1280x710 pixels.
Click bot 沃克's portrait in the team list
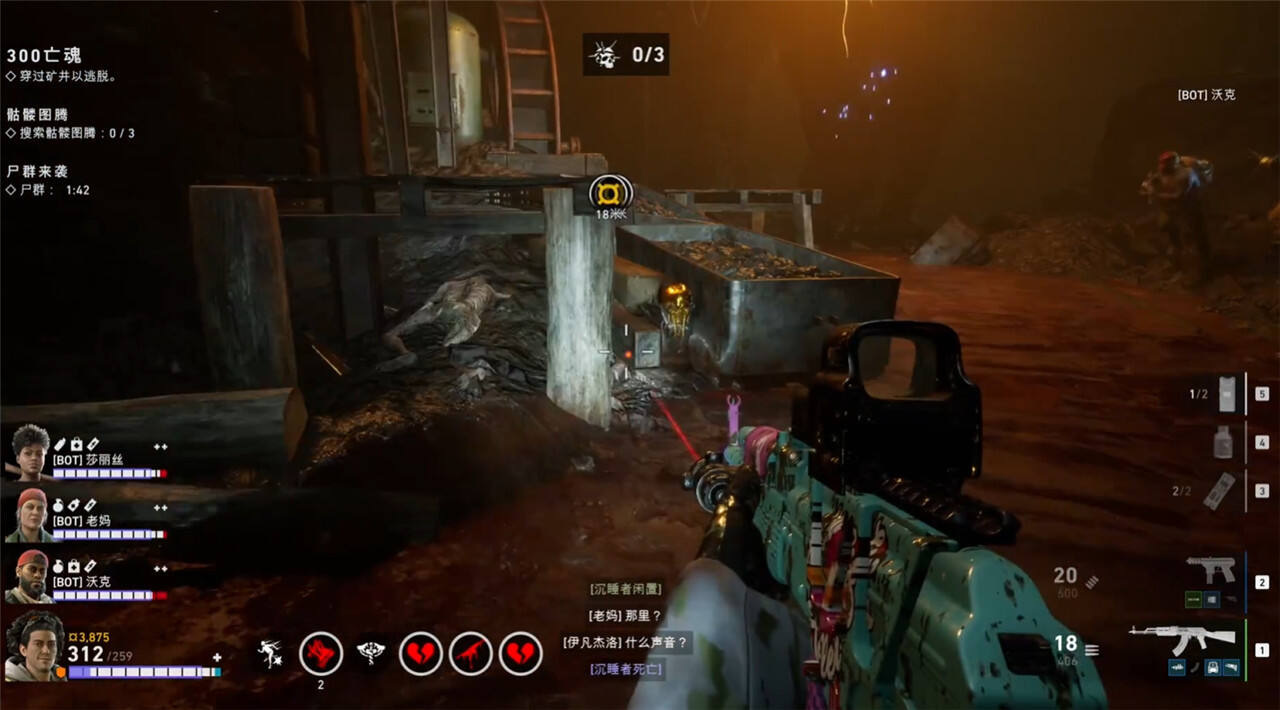click(x=31, y=576)
